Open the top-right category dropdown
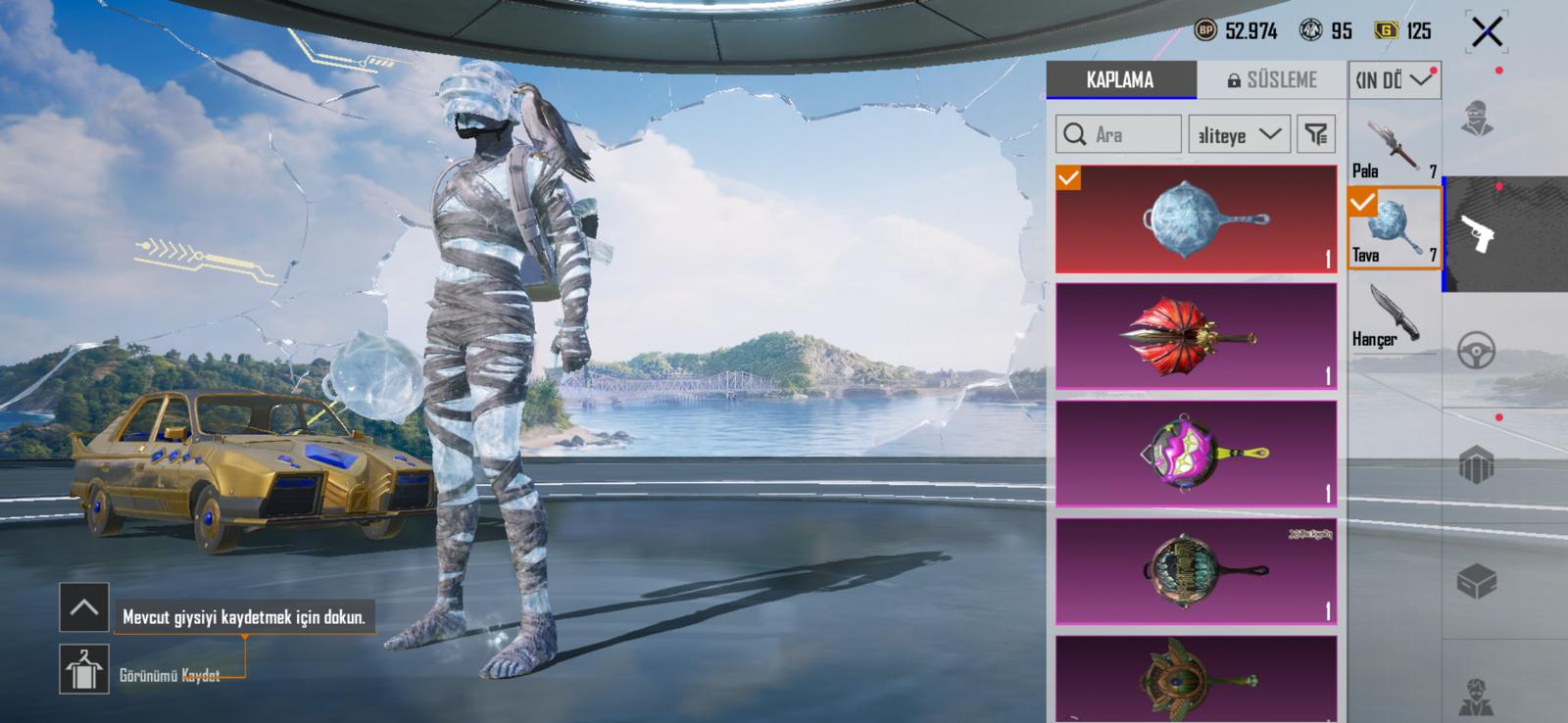This screenshot has height=723, width=1568. click(x=1394, y=80)
